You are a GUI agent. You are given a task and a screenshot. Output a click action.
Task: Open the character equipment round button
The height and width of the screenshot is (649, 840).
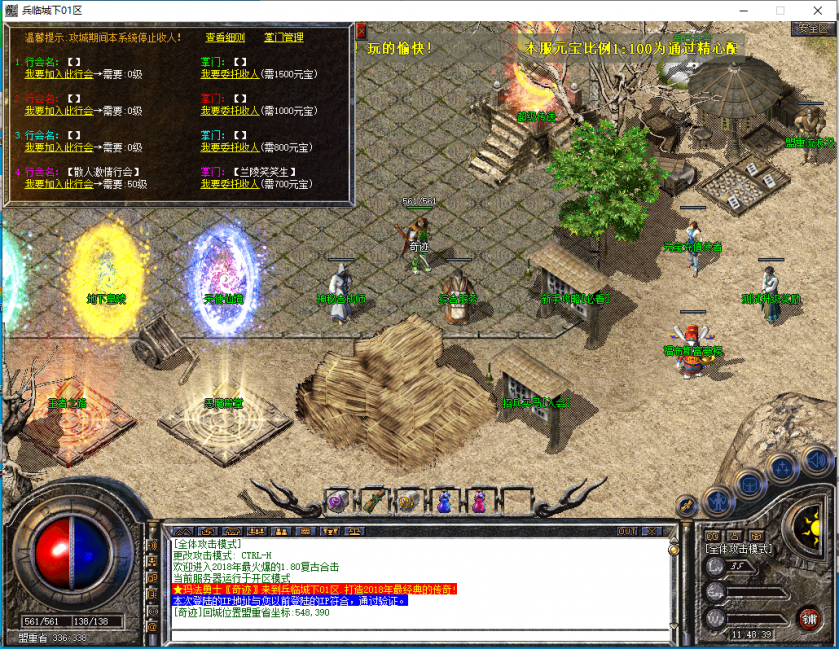(716, 499)
